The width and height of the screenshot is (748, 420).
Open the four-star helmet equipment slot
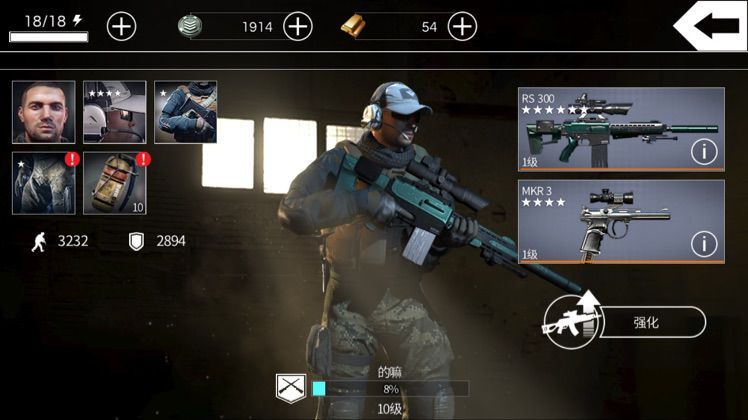(114, 112)
